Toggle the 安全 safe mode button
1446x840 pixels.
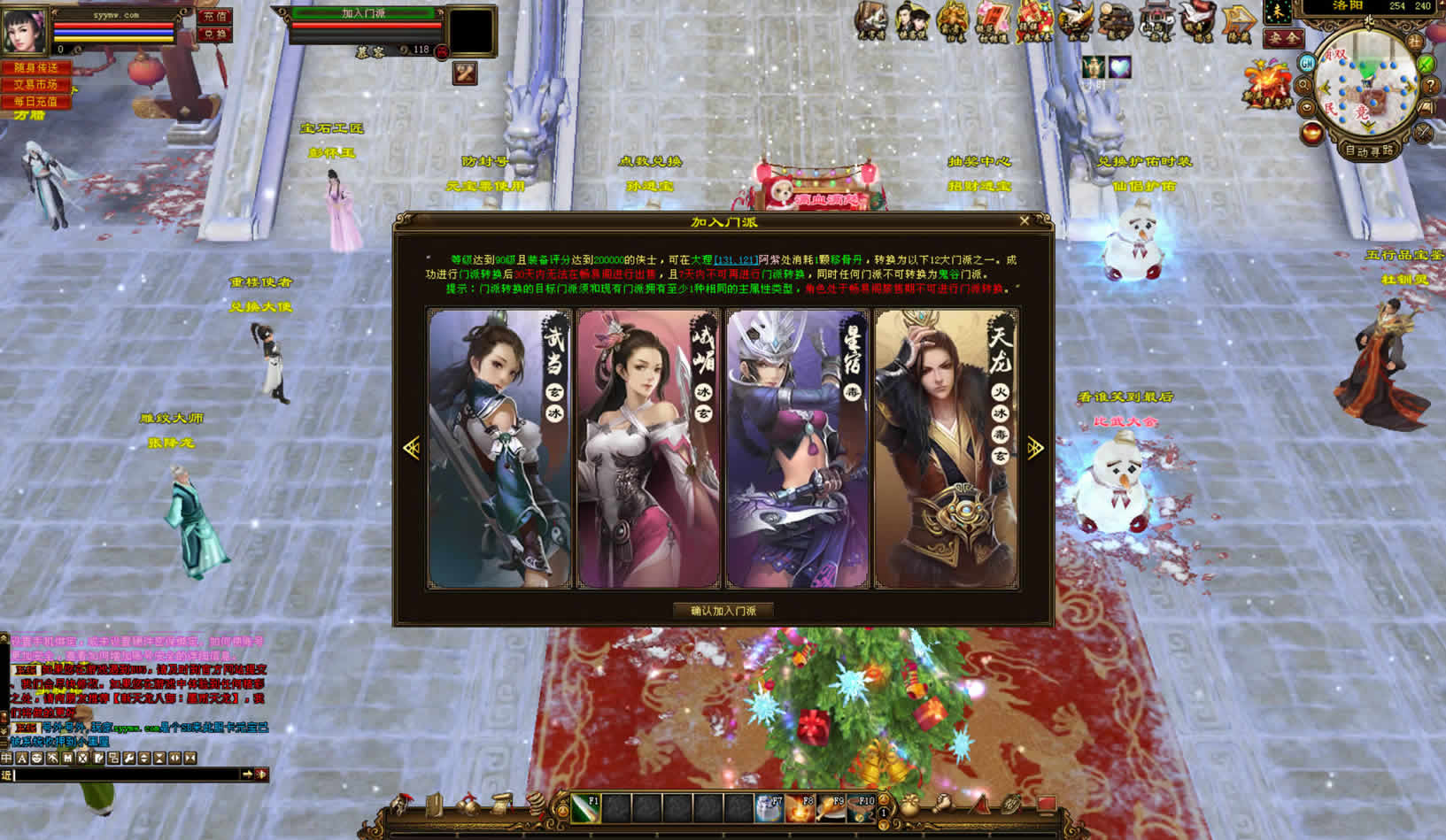coord(1283,38)
